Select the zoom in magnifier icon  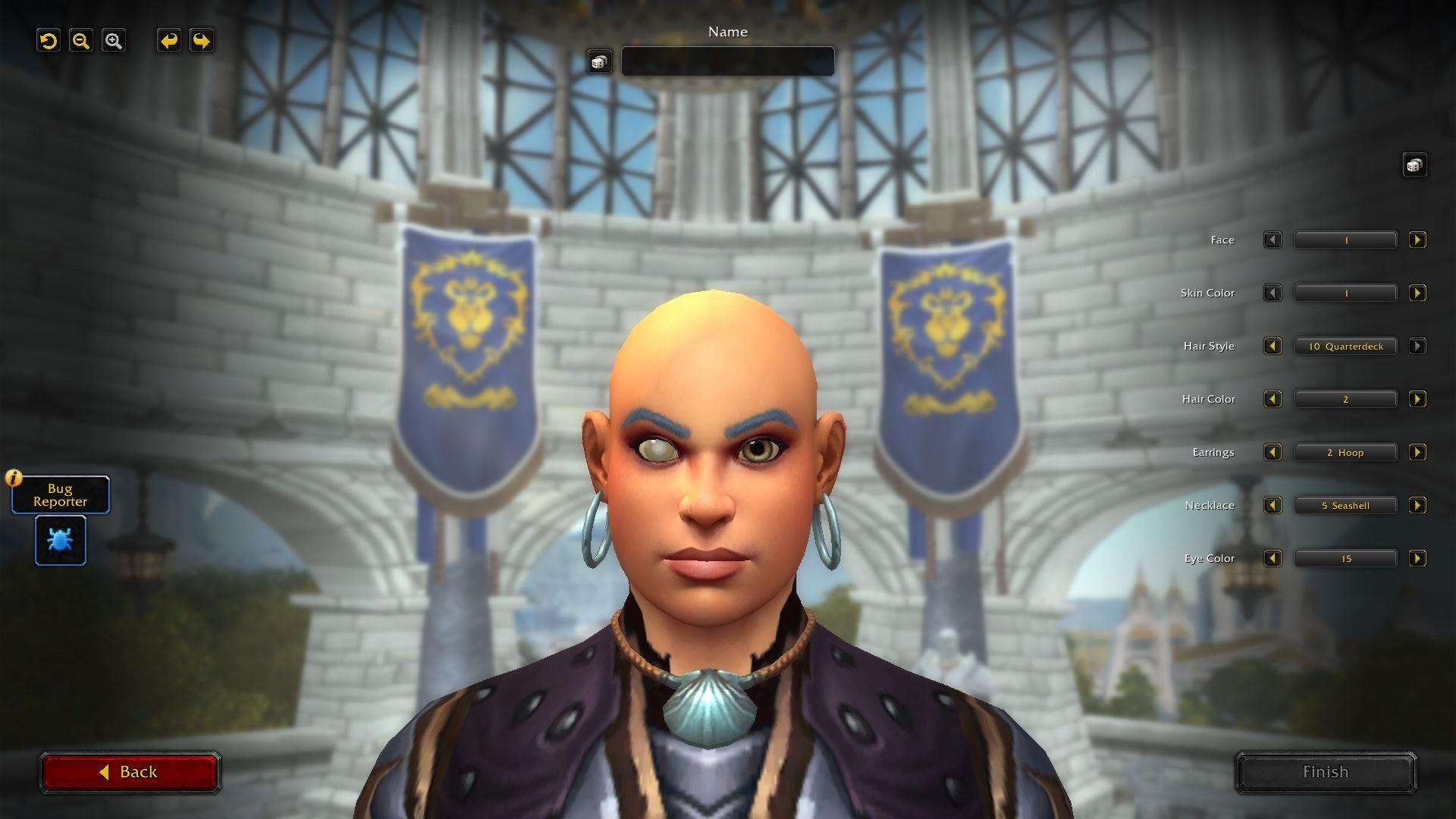click(x=114, y=41)
